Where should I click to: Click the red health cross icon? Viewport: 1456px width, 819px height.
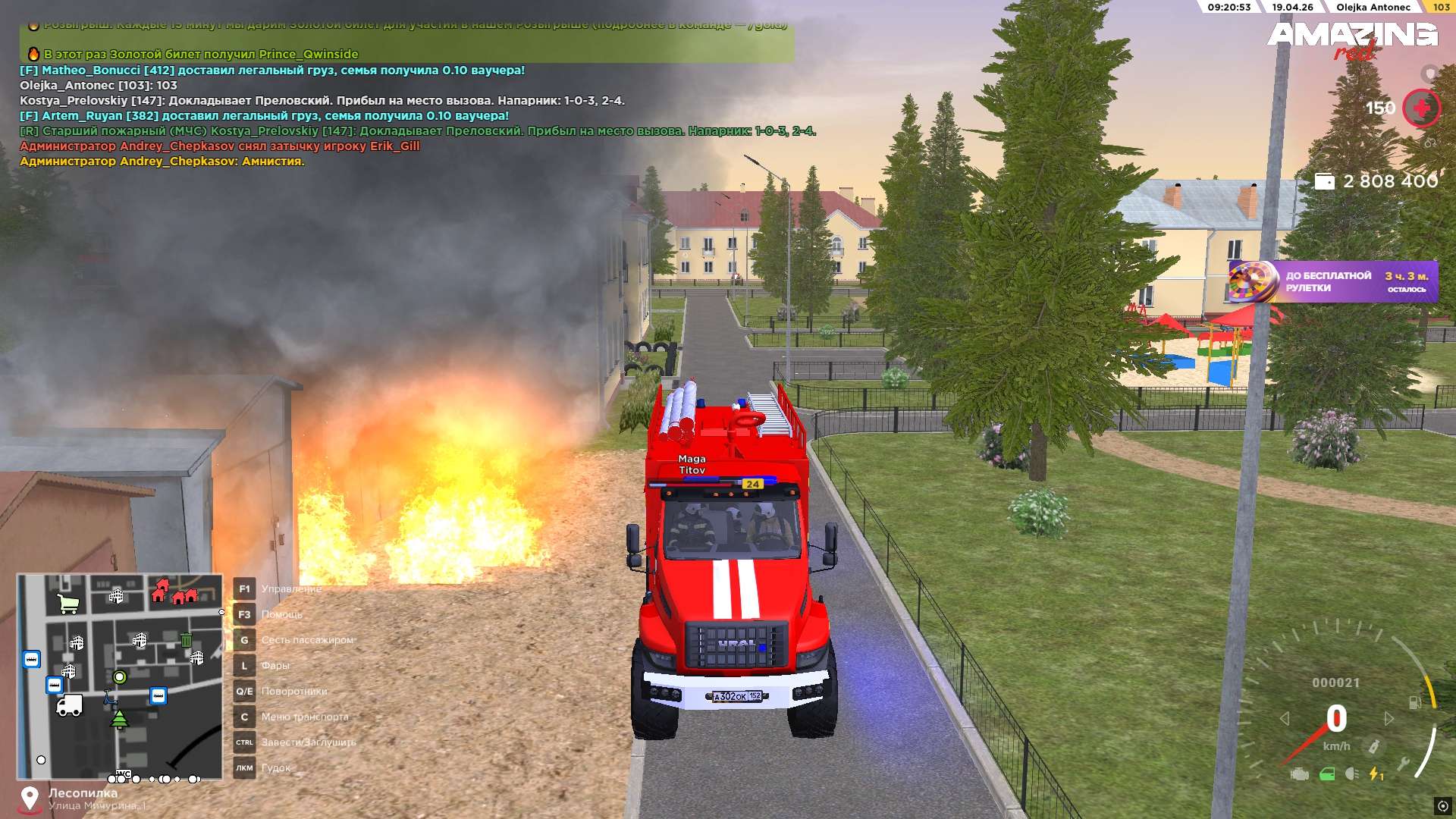[x=1421, y=108]
